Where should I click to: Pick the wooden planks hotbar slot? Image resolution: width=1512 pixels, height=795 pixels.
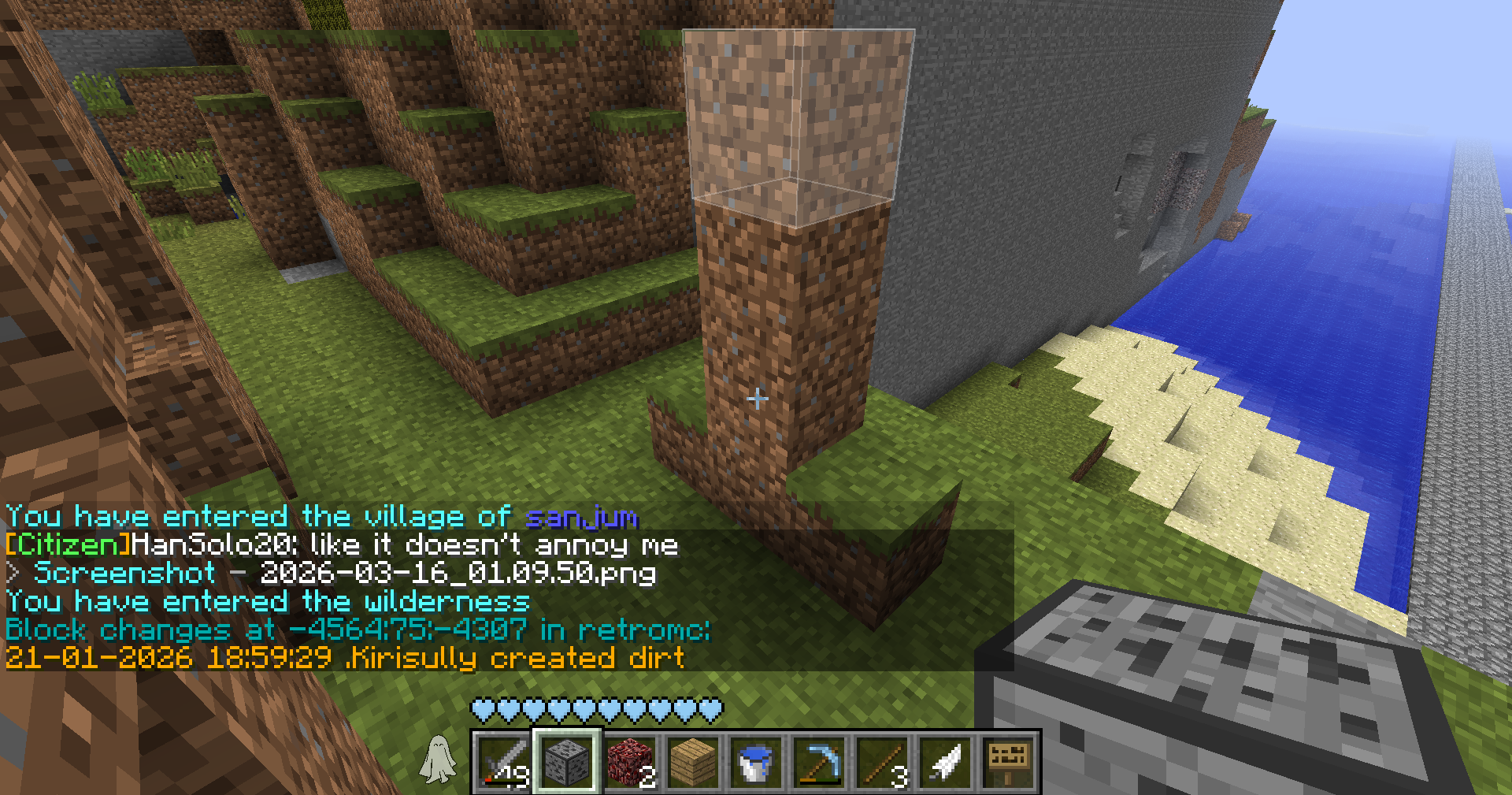pyautogui.click(x=694, y=762)
